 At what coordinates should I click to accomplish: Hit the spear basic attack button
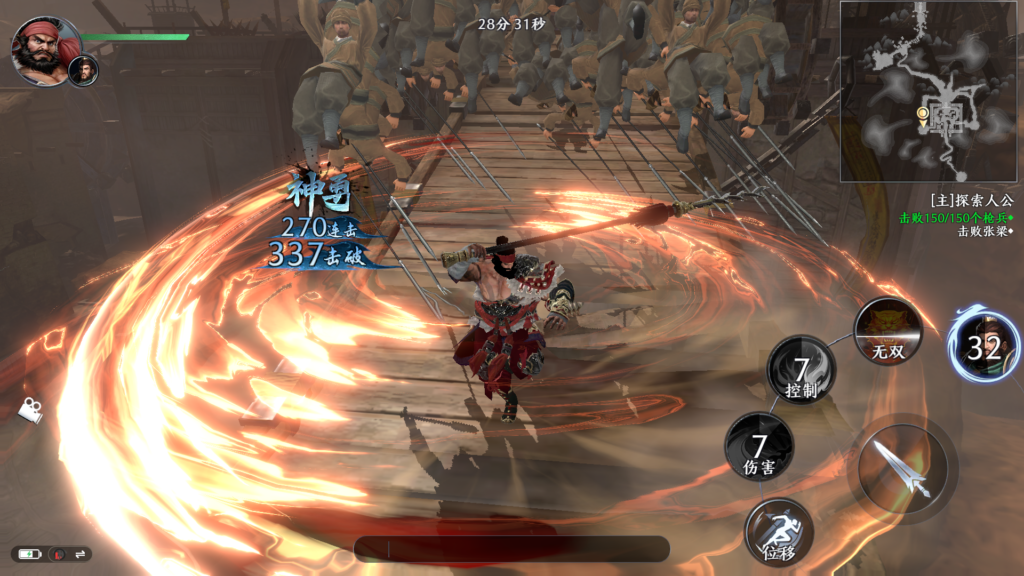[902, 468]
